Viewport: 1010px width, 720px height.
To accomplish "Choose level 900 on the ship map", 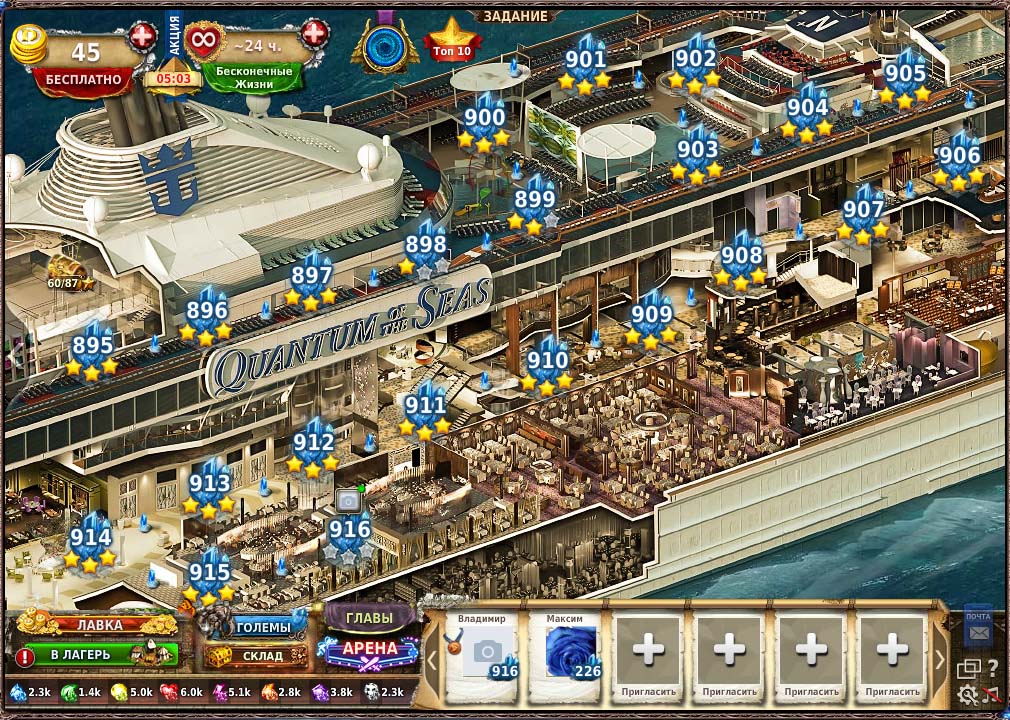I will 484,118.
